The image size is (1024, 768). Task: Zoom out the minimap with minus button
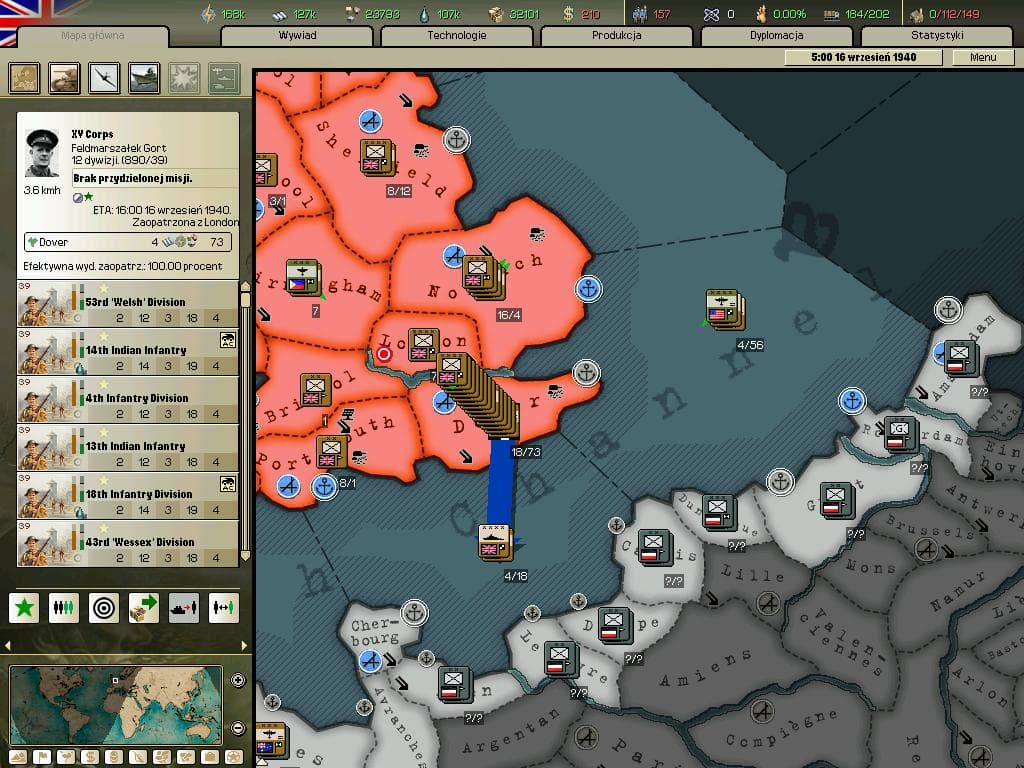[238, 728]
